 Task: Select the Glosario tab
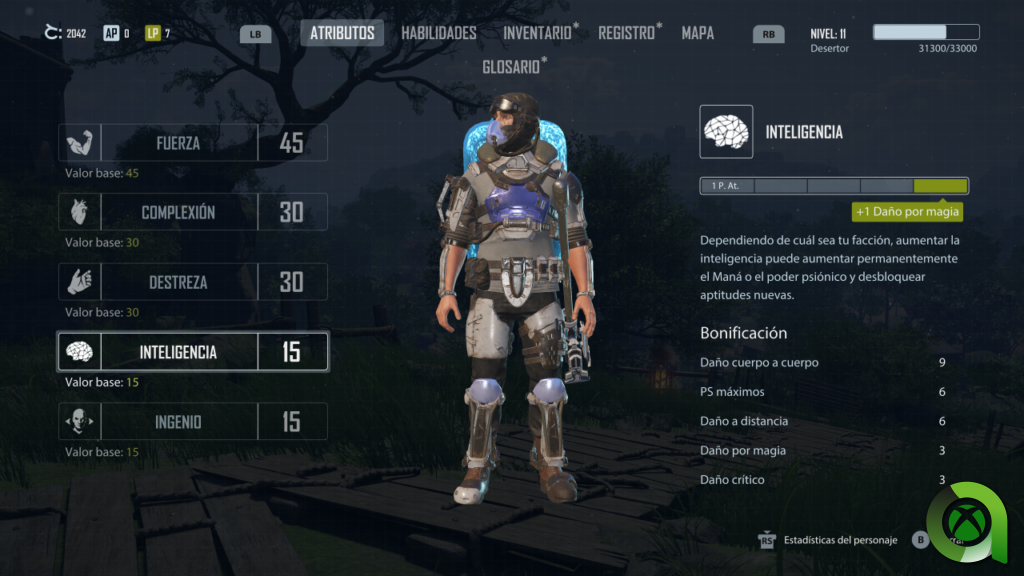513,66
